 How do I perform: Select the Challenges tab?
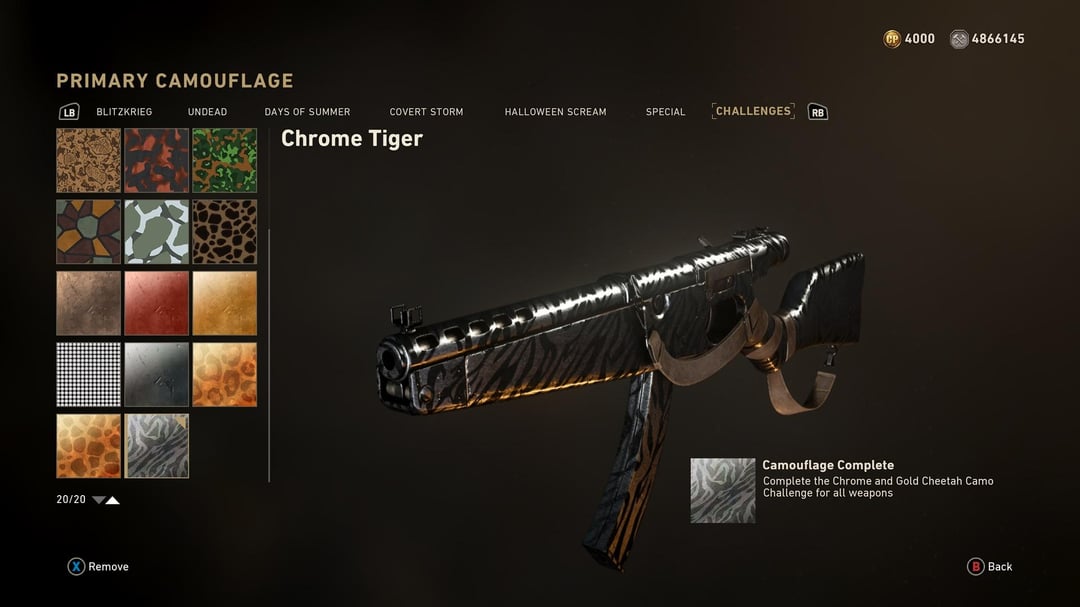click(x=753, y=111)
